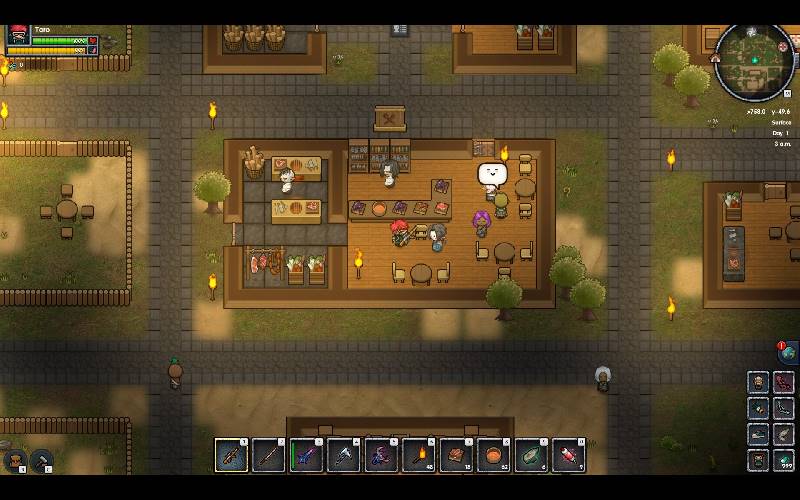Image resolution: width=800 pixels, height=500 pixels.
Task: Click the Toro player portrait
Action: click(x=18, y=37)
